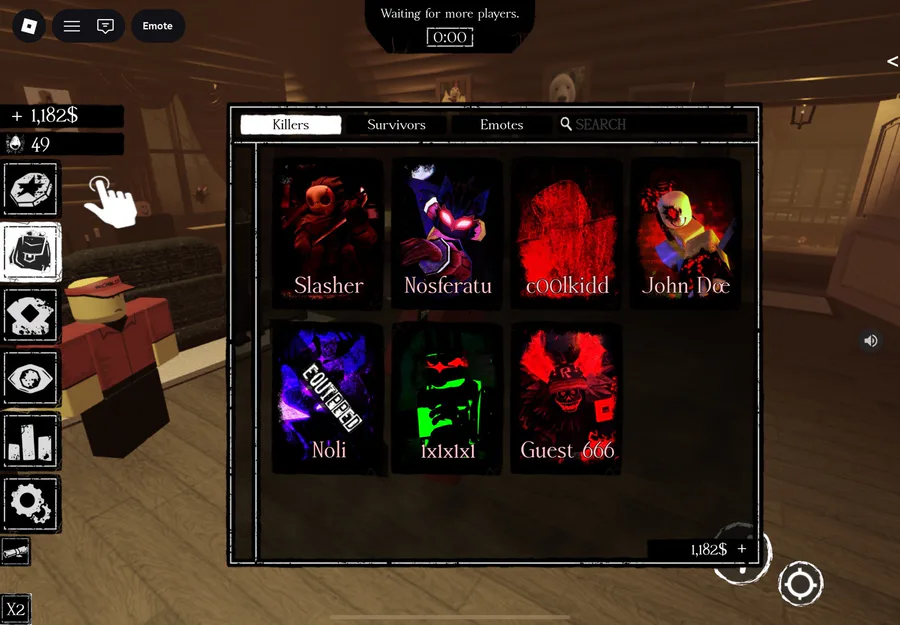
Task: Toggle the speaker sound icon
Action: tap(871, 341)
